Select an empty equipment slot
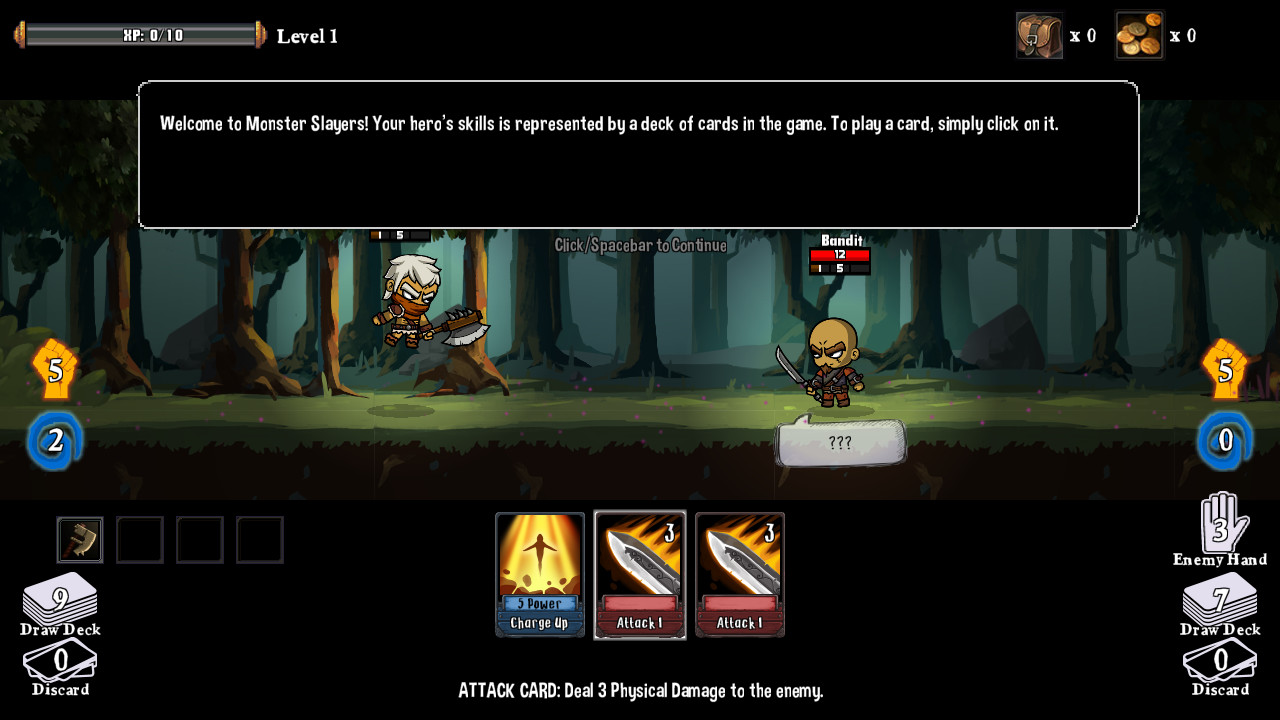Image resolution: width=1280 pixels, height=720 pixels. tap(140, 539)
